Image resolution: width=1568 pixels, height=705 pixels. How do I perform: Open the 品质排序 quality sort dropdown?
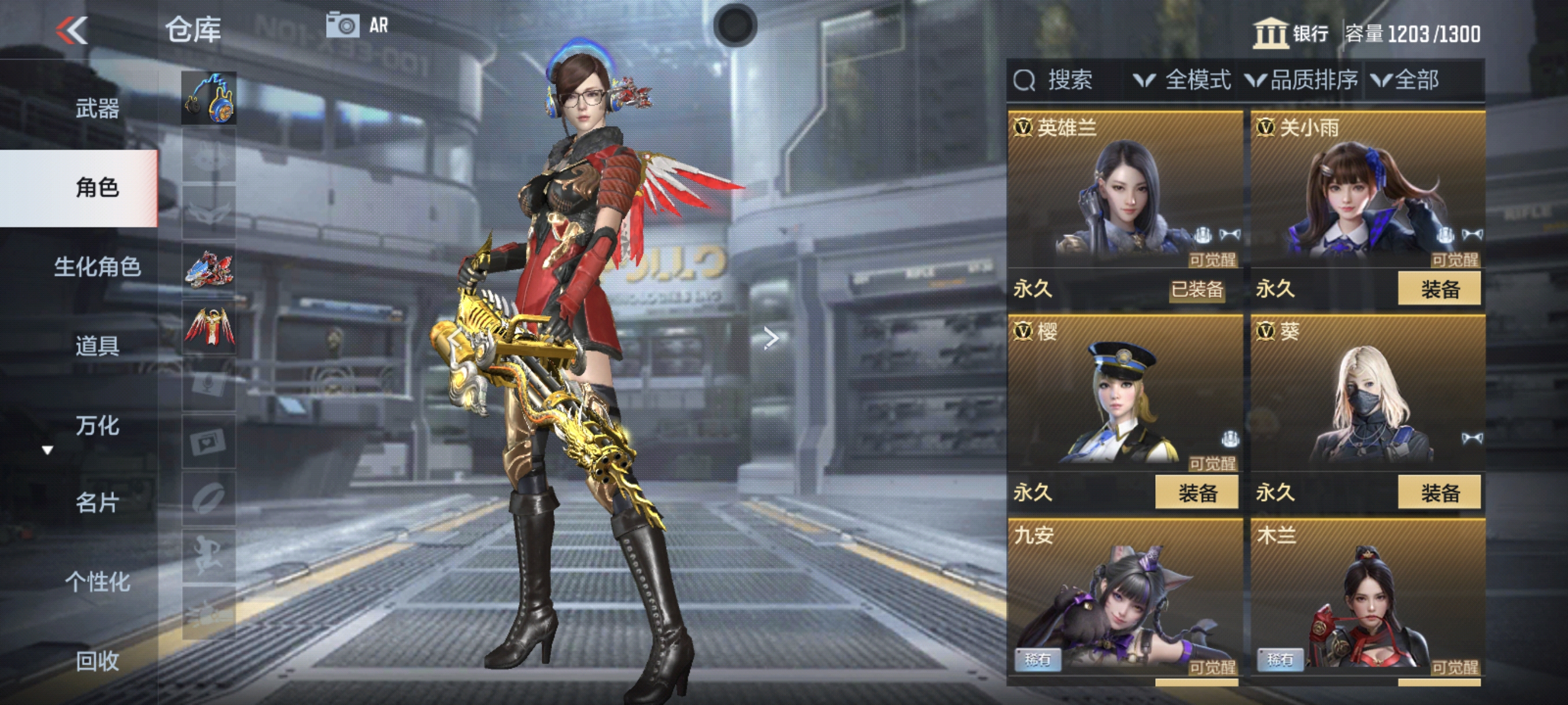pyautogui.click(x=1301, y=80)
